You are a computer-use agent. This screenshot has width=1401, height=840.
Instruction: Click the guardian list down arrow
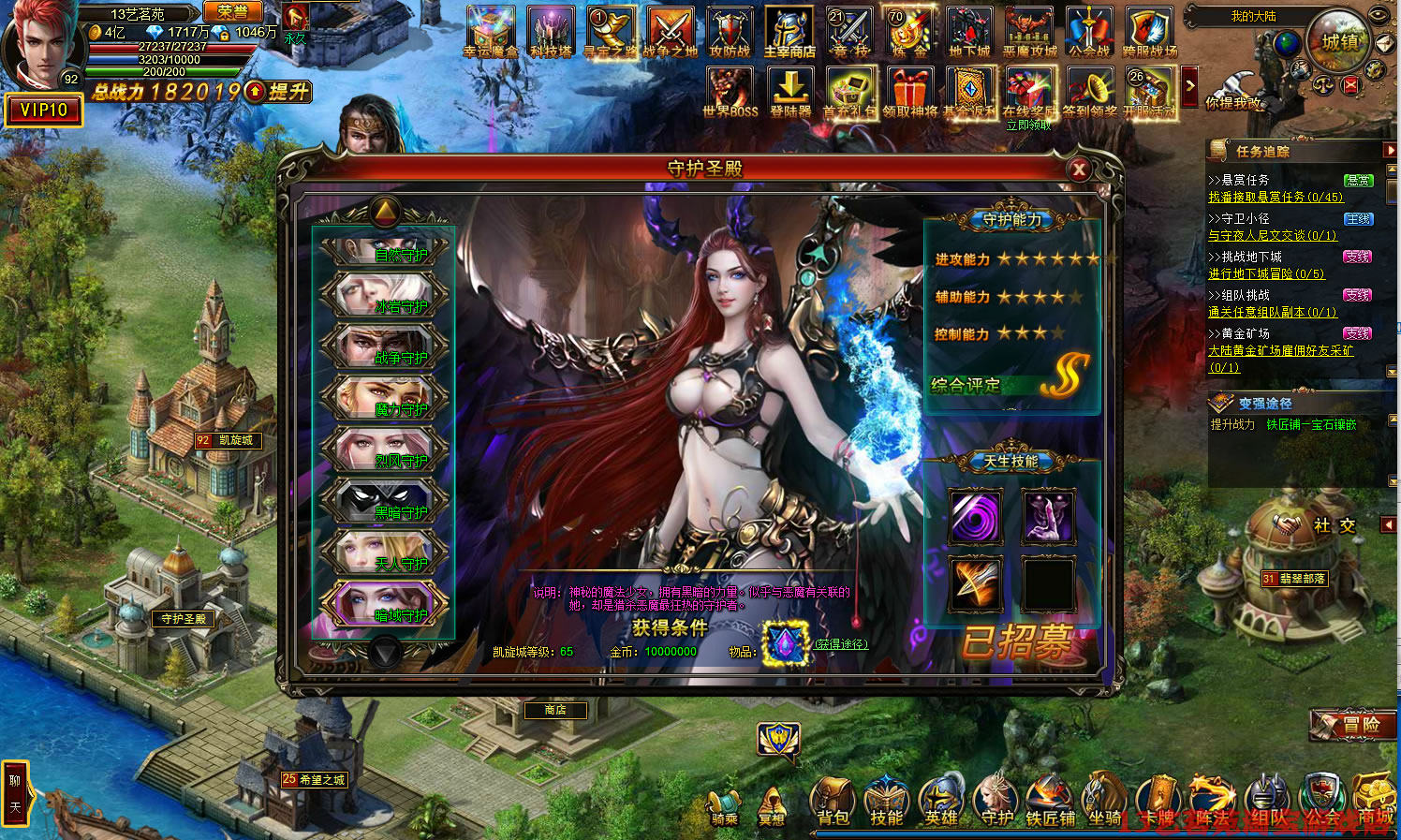pos(384,652)
